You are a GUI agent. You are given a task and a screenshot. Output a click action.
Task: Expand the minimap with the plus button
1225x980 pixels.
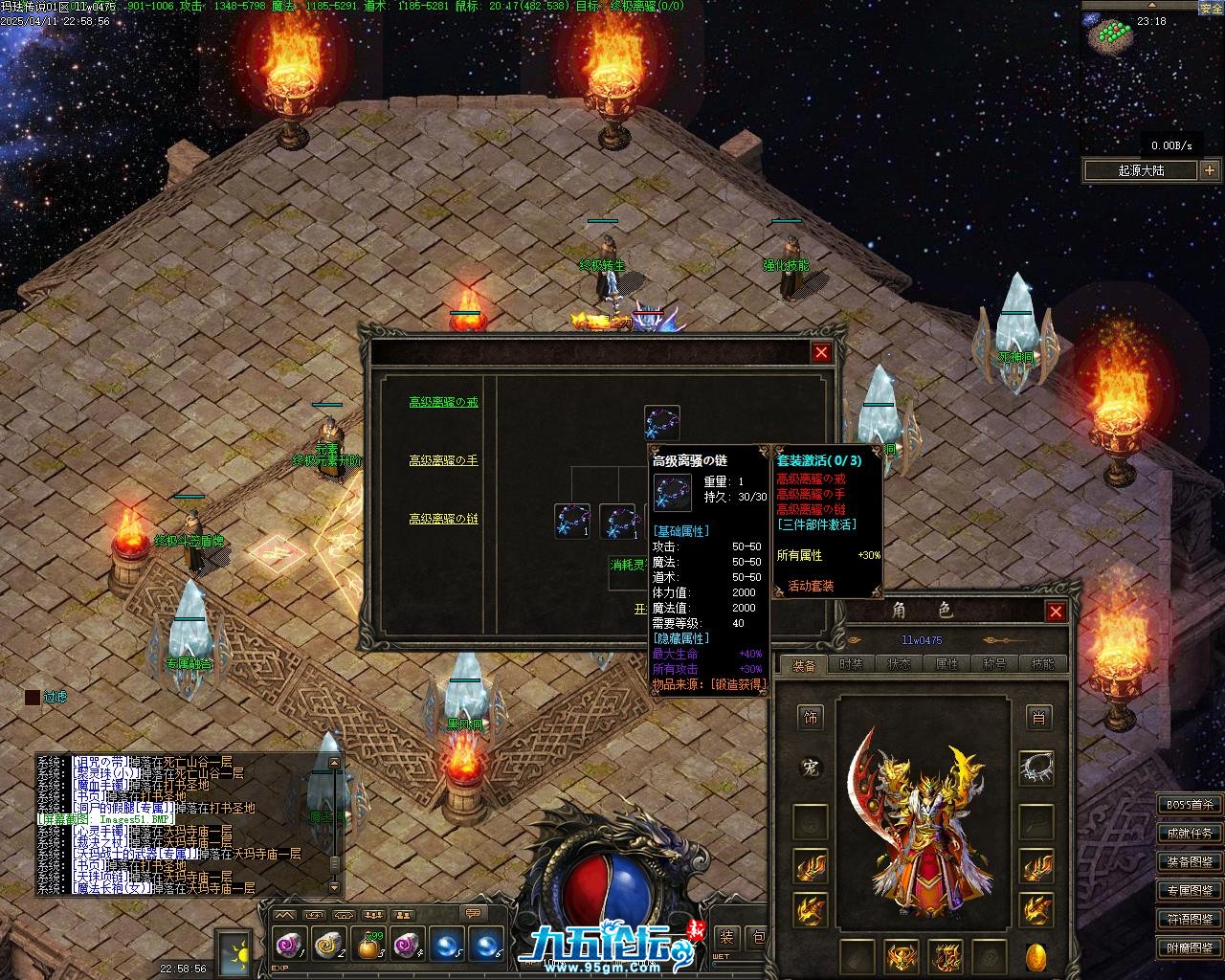[1210, 170]
